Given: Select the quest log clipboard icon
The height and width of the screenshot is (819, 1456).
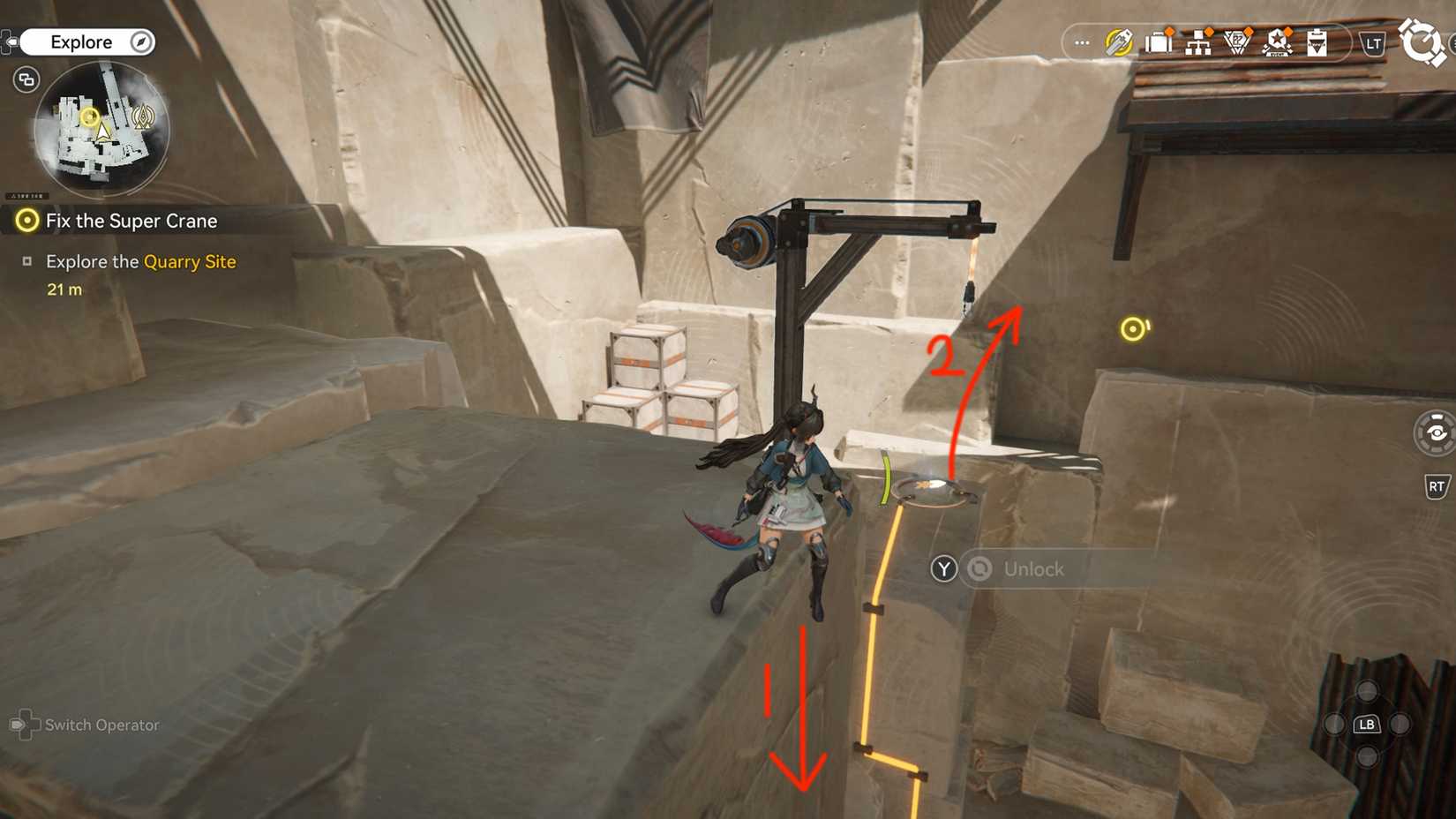Looking at the screenshot, I should coord(1317,42).
